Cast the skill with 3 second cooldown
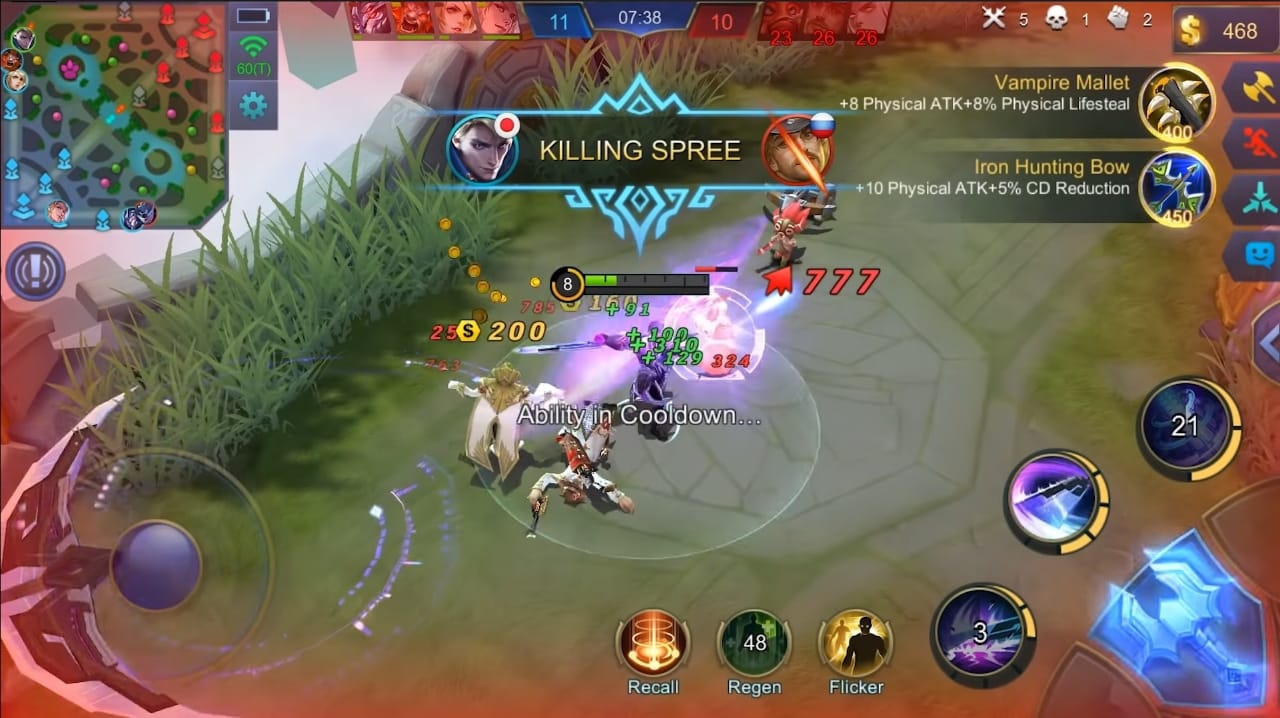This screenshot has width=1280, height=718. tap(981, 632)
